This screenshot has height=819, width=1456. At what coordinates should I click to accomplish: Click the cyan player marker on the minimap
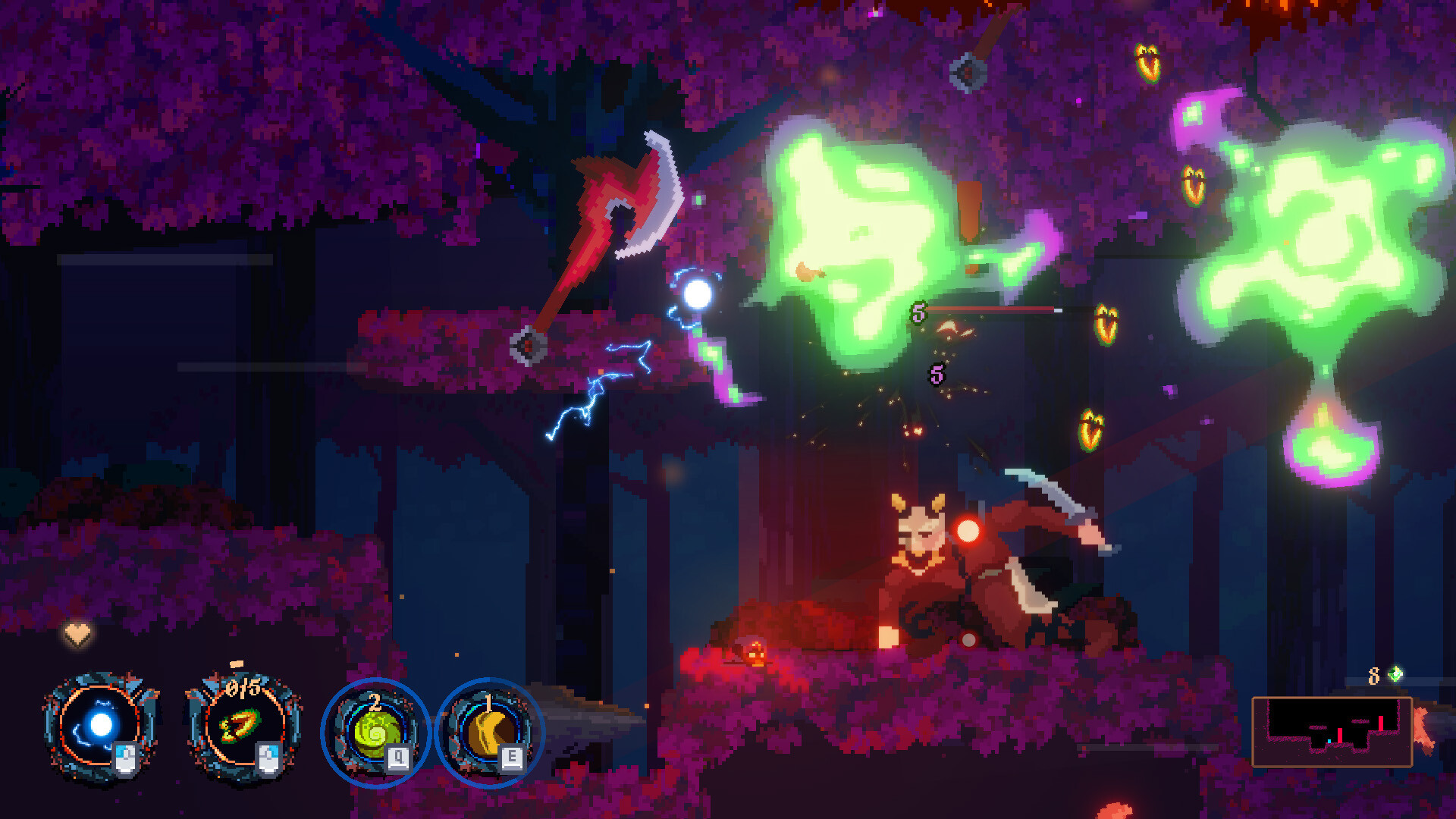[x=1329, y=742]
